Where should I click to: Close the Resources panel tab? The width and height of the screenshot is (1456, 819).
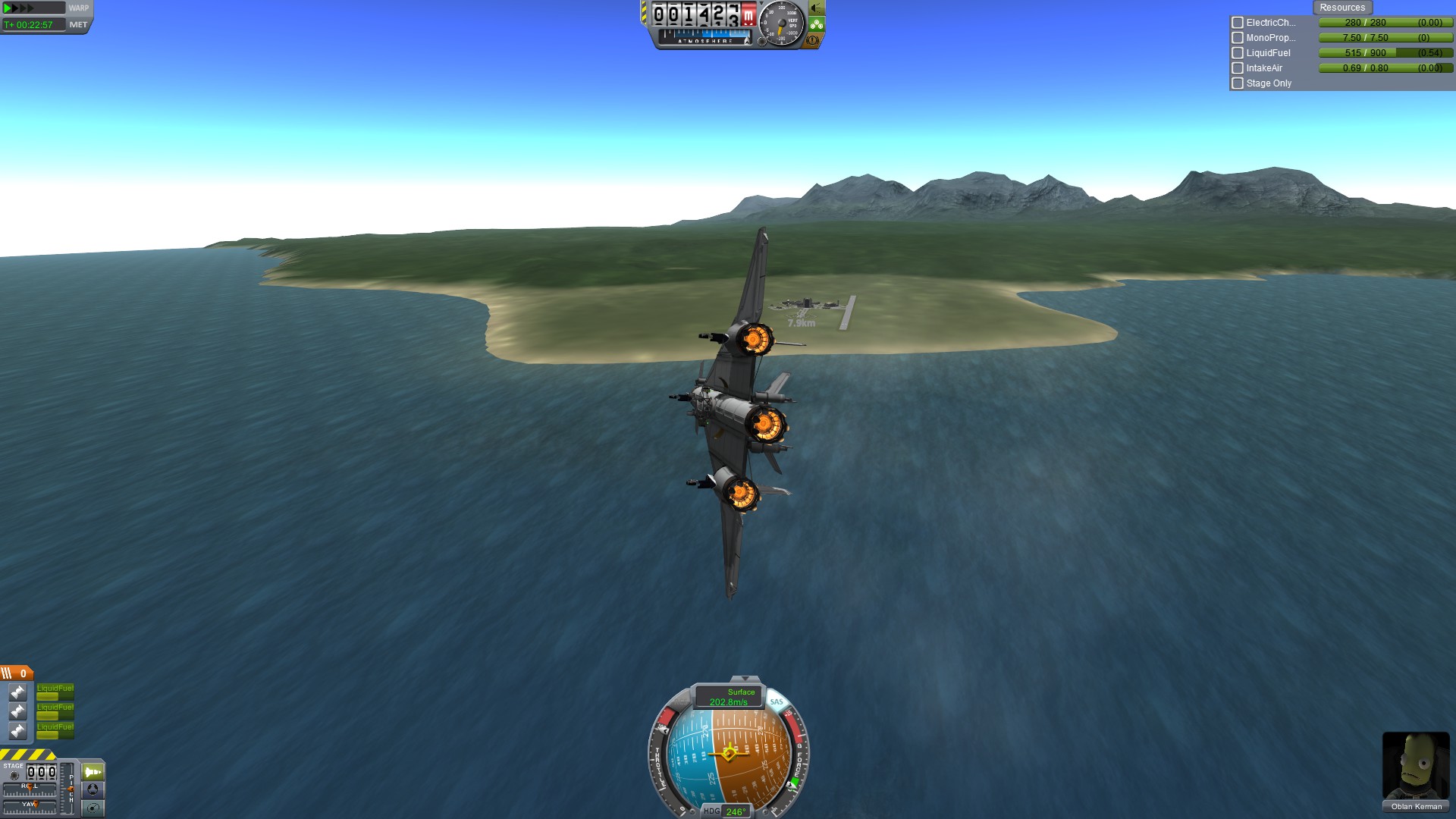tap(1341, 8)
